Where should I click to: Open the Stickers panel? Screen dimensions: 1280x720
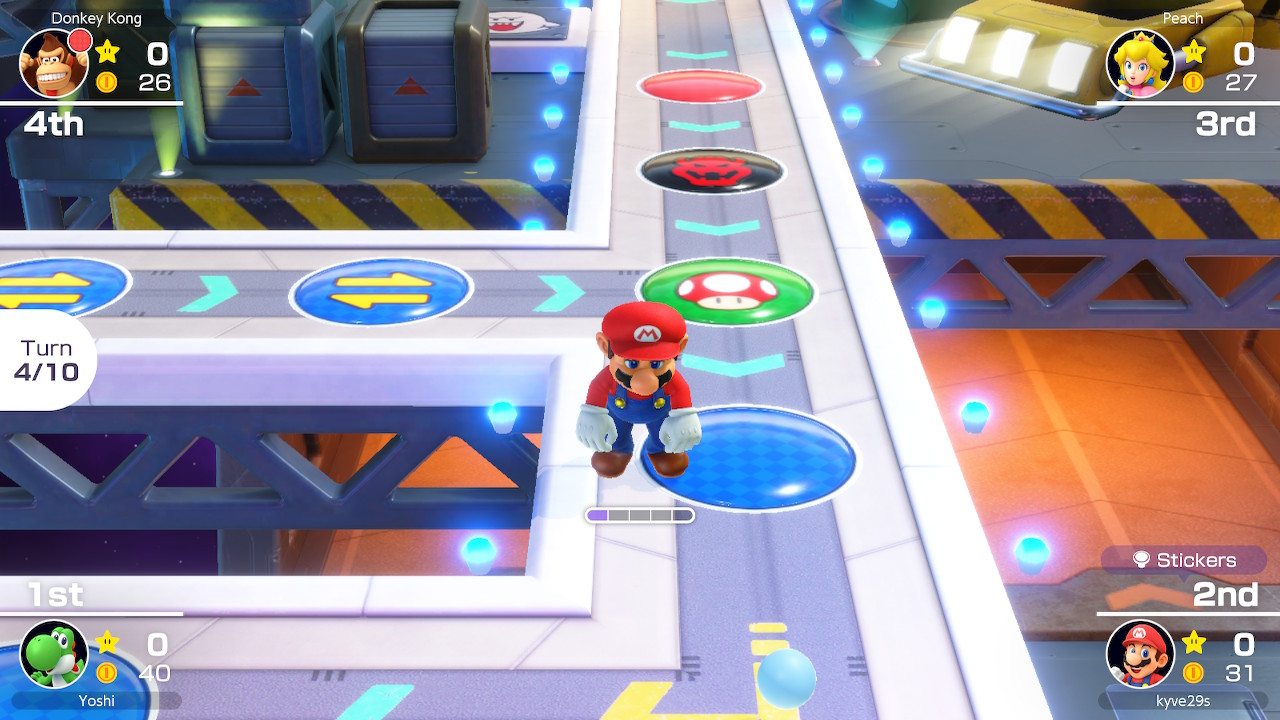pos(1184,560)
